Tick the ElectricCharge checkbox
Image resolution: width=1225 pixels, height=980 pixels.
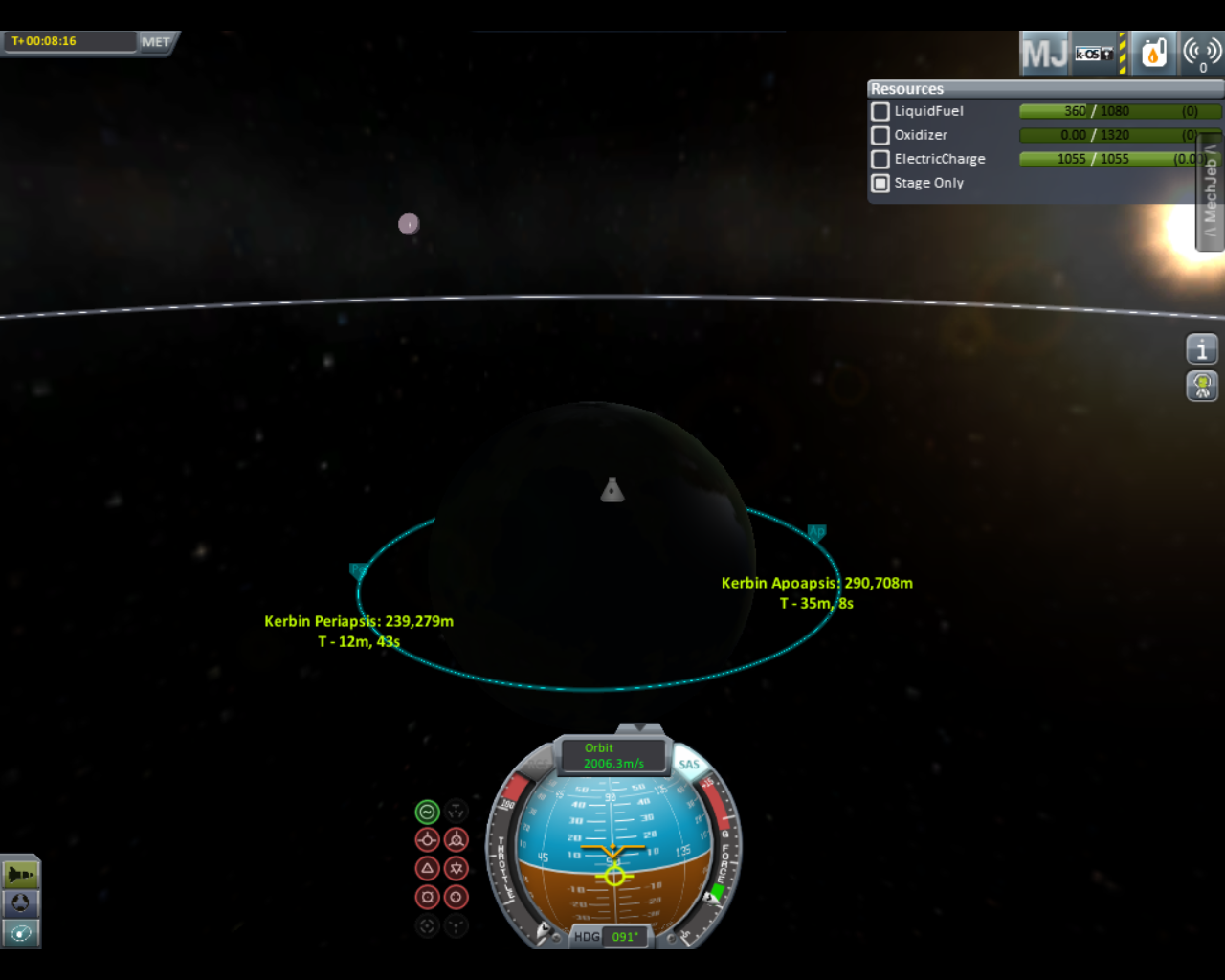click(880, 159)
